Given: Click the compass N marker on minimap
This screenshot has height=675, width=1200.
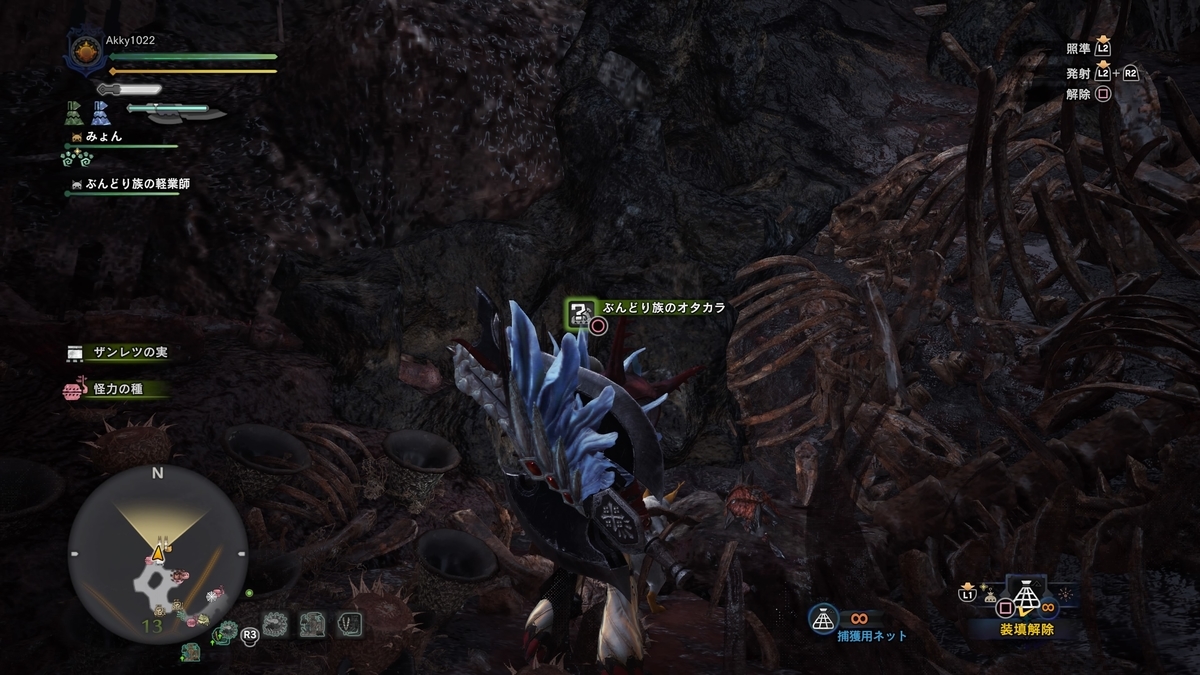Looking at the screenshot, I should [157, 474].
